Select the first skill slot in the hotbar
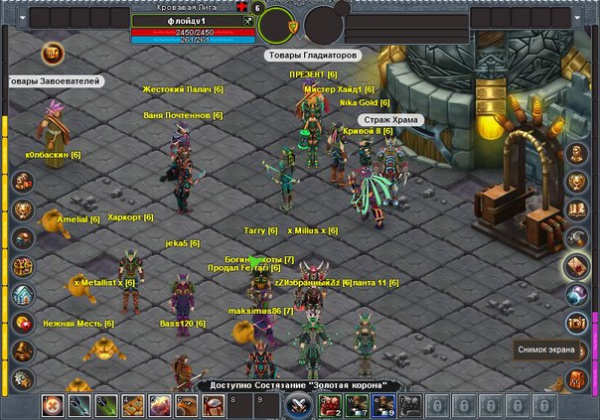This screenshot has width=600, height=420. tap(52, 405)
